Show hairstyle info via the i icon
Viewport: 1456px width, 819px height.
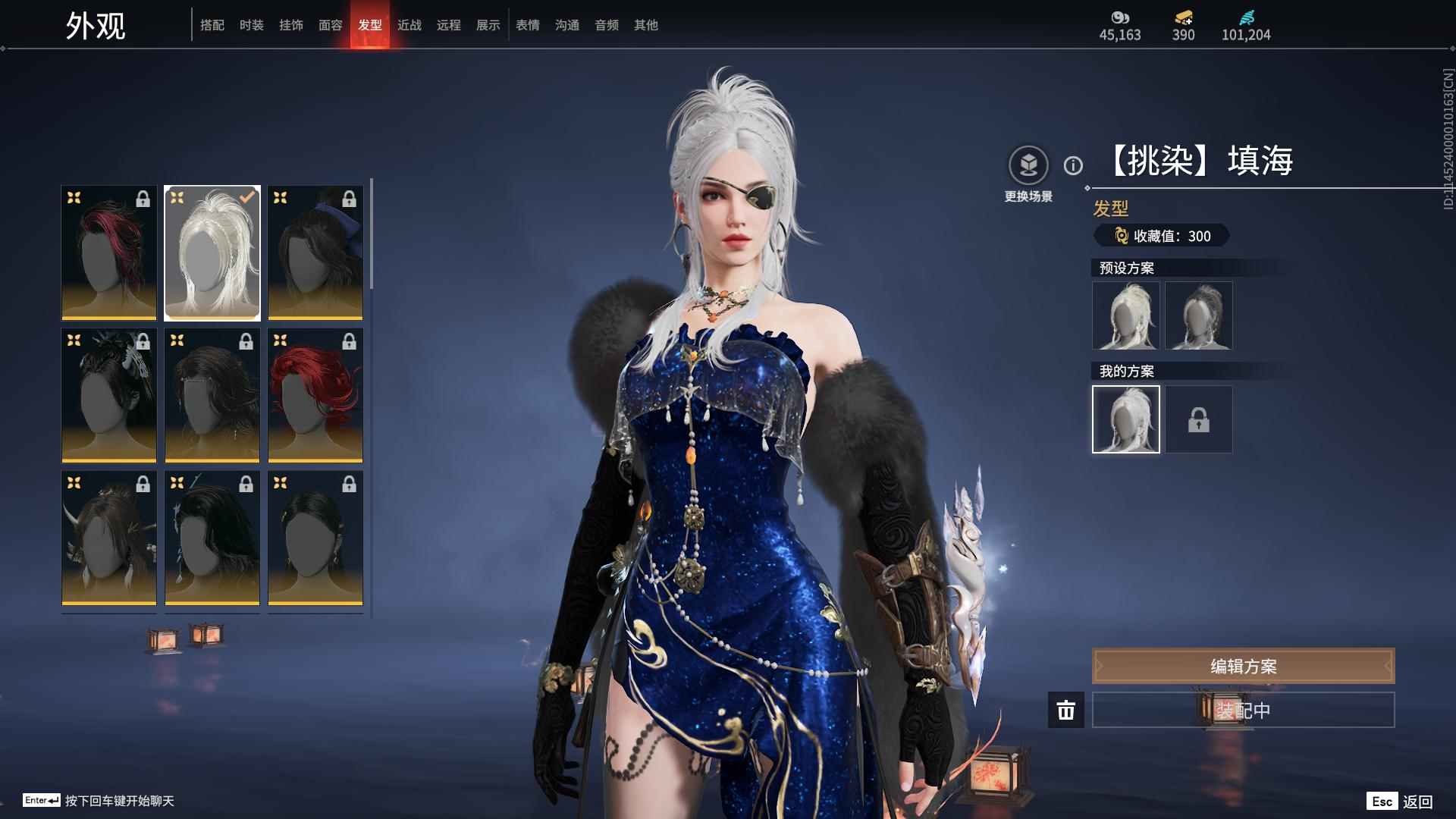click(x=1073, y=165)
